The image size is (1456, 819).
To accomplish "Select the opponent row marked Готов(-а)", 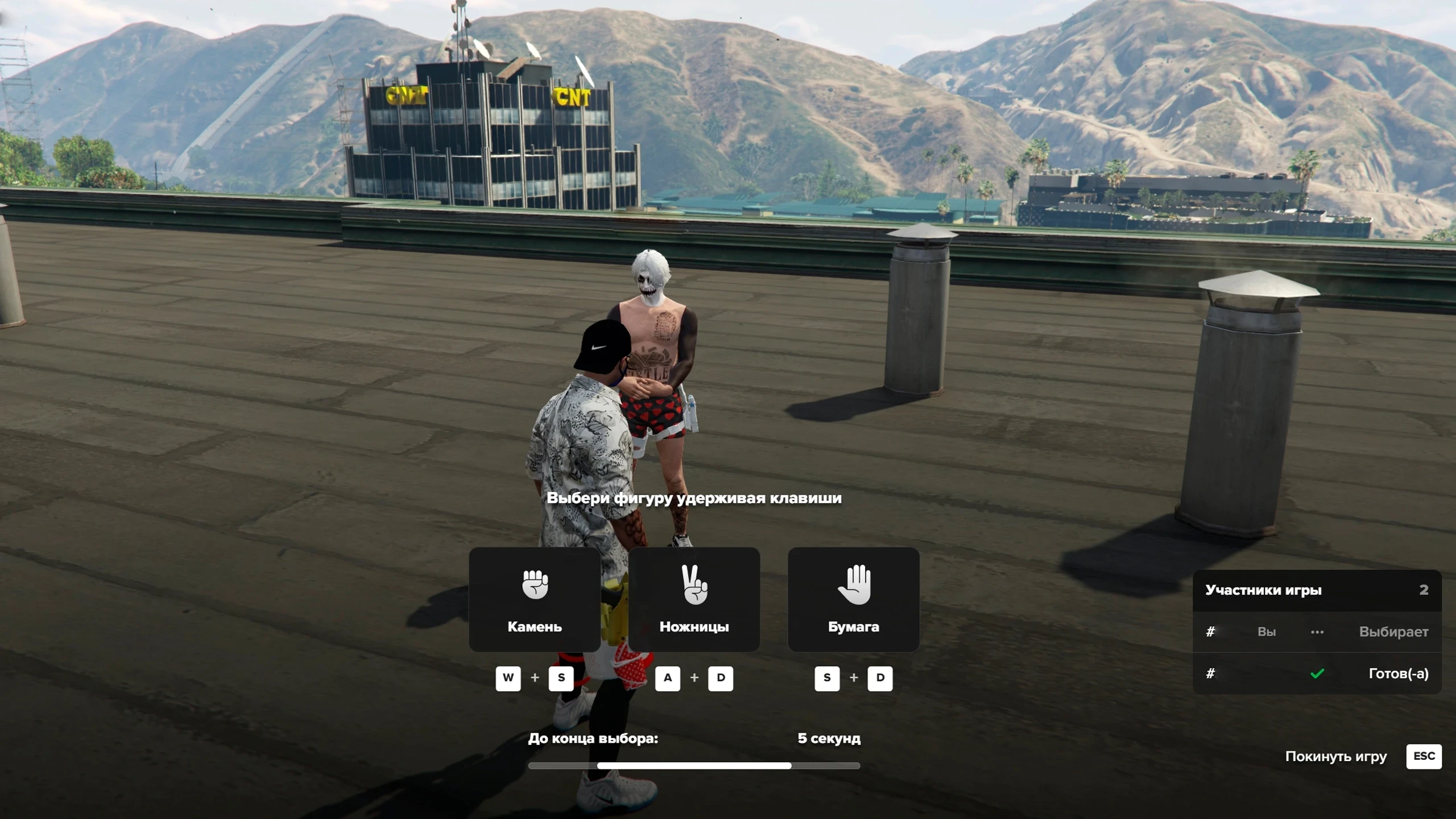I will (1317, 673).
